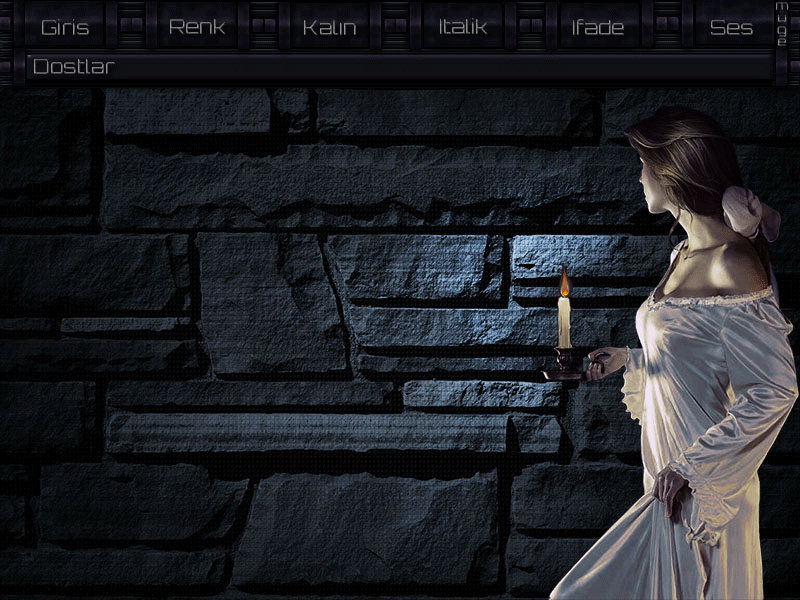
Task: Toggle the Italik text option
Action: 462,27
